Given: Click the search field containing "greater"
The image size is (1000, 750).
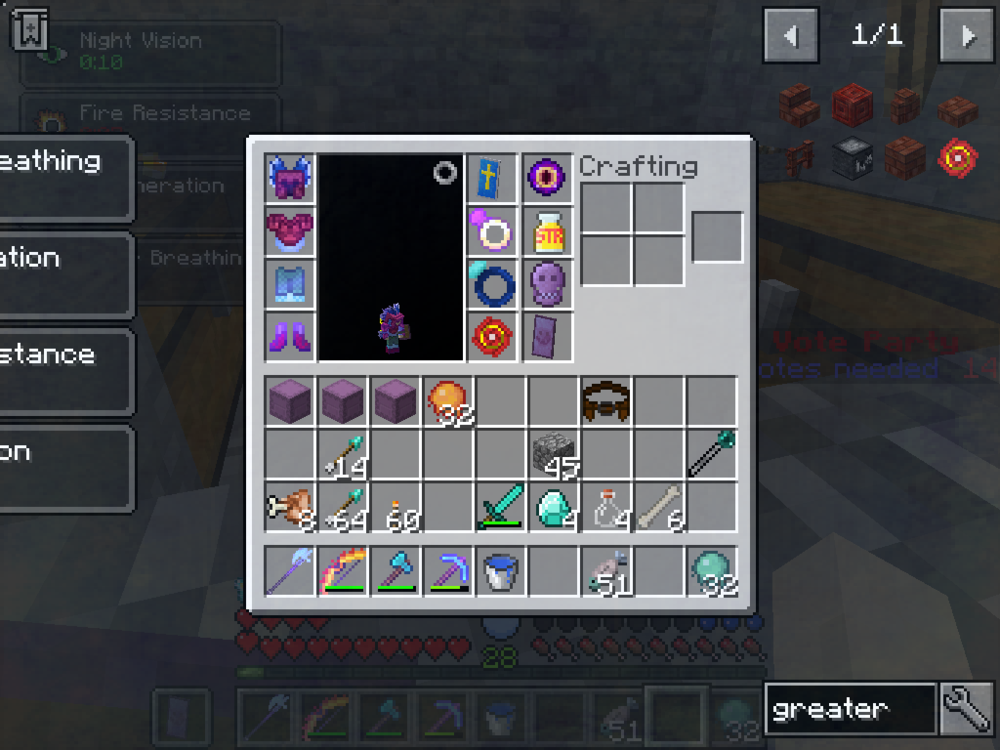Looking at the screenshot, I should point(850,709).
